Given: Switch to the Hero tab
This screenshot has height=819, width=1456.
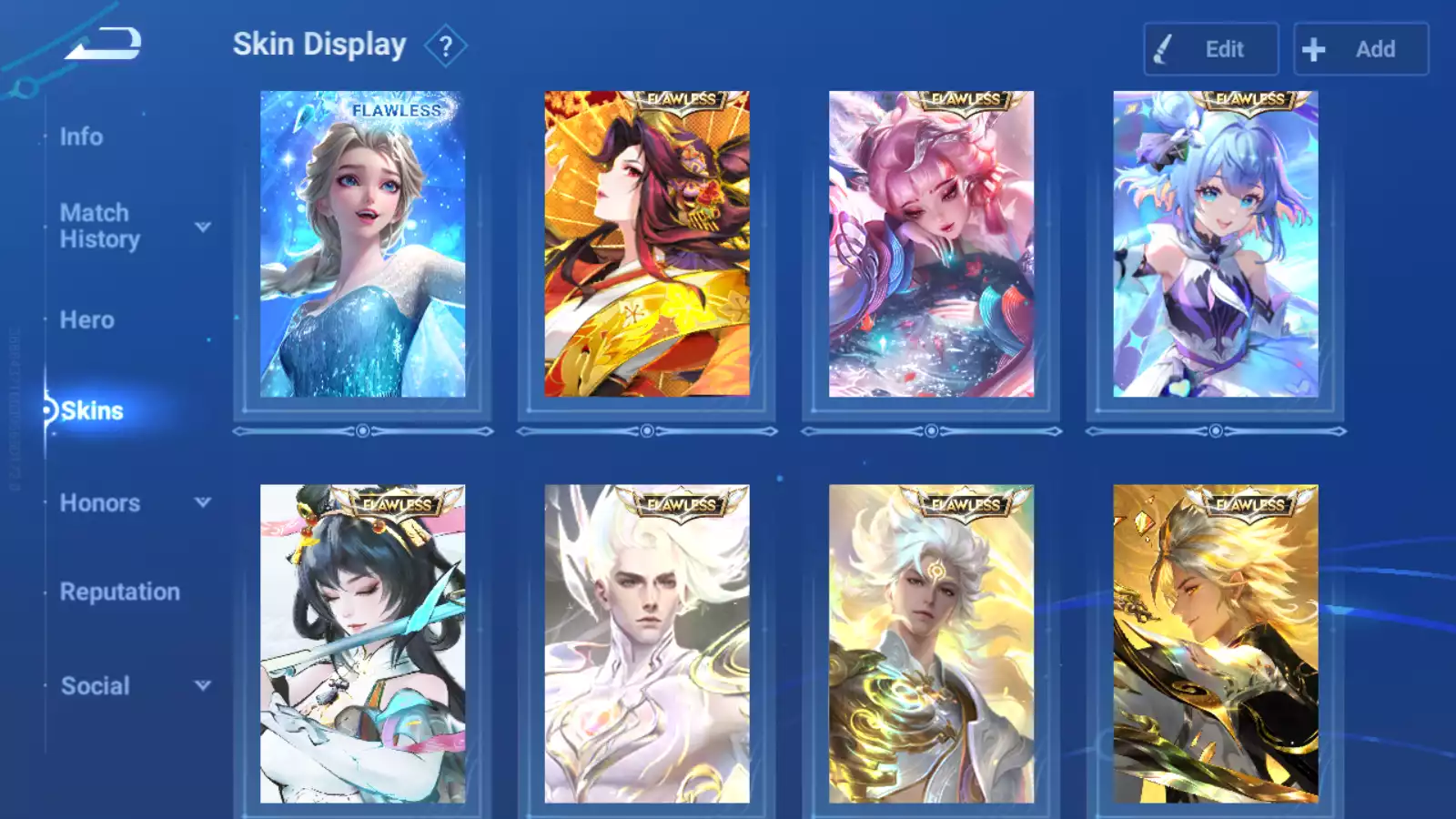Looking at the screenshot, I should point(87,320).
